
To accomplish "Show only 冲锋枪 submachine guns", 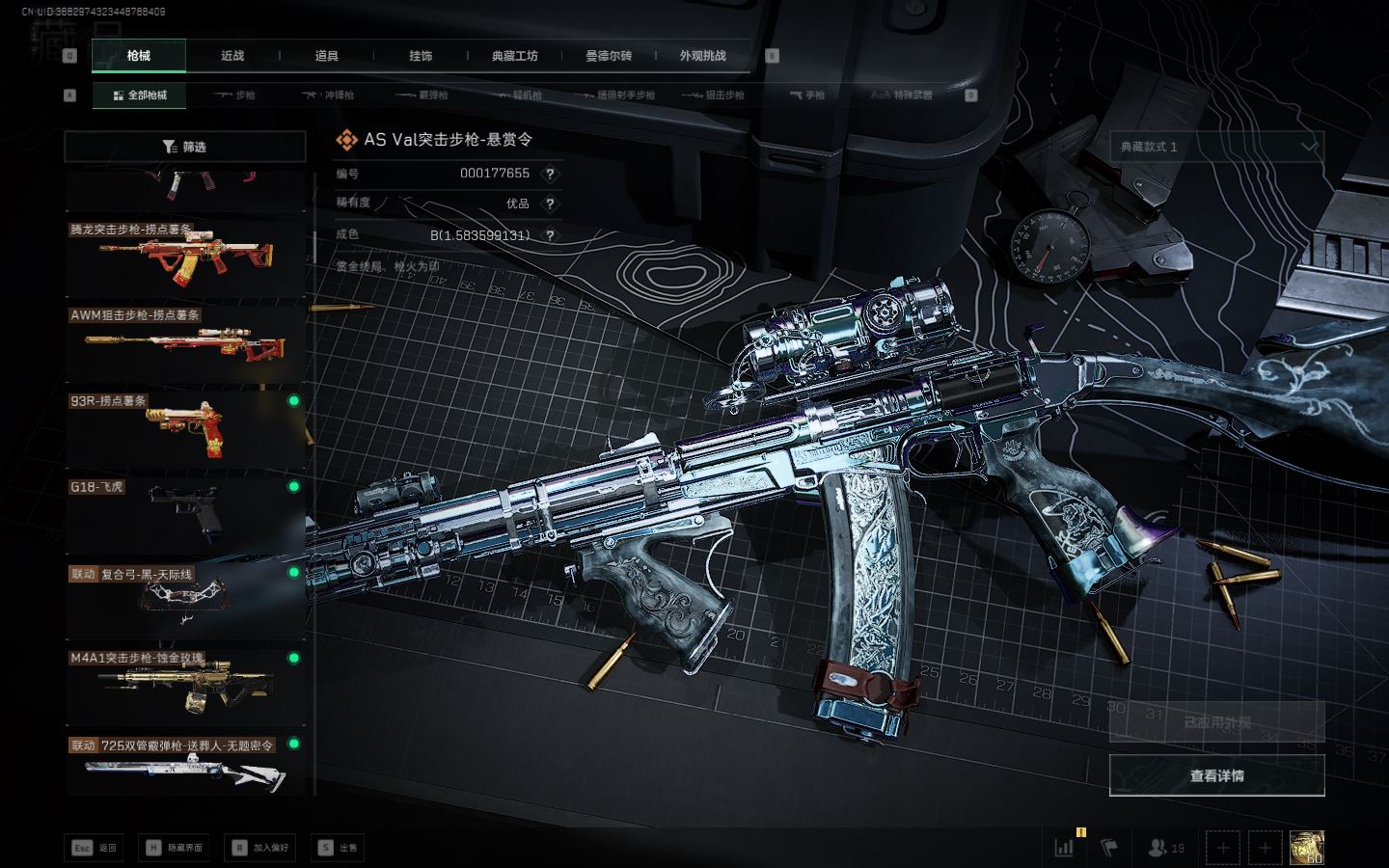I will (x=329, y=95).
